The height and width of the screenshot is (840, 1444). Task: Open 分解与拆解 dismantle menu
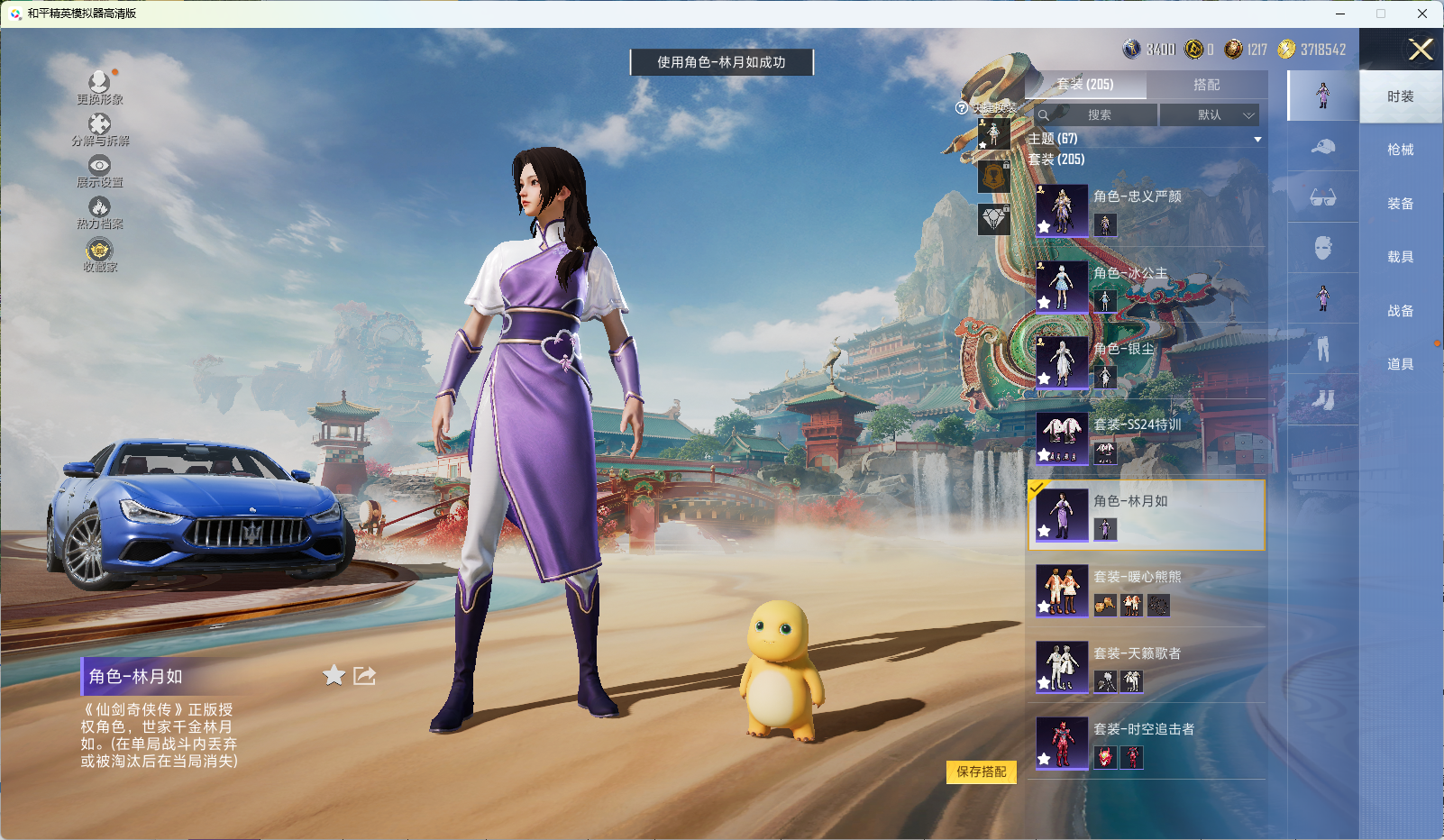coord(99,130)
